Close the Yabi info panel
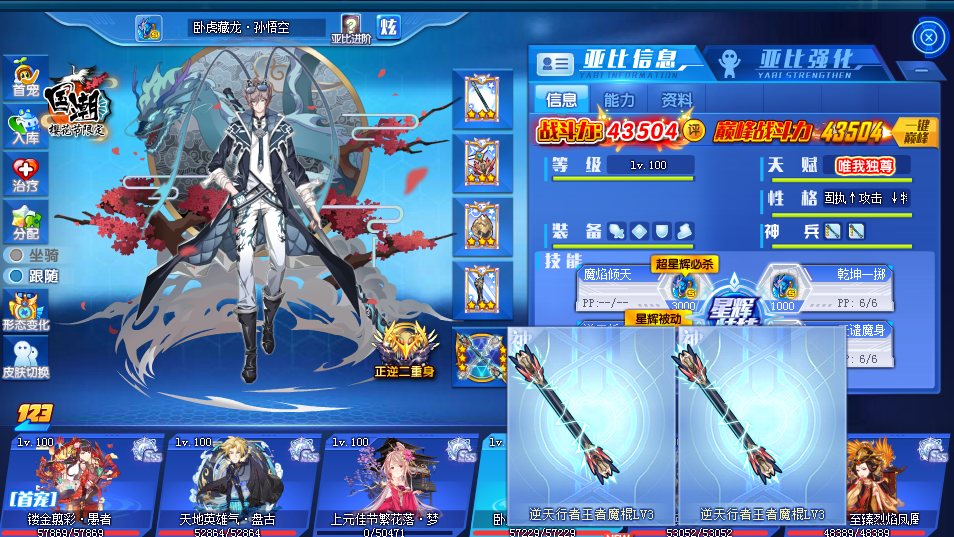The width and height of the screenshot is (954, 537). [929, 38]
